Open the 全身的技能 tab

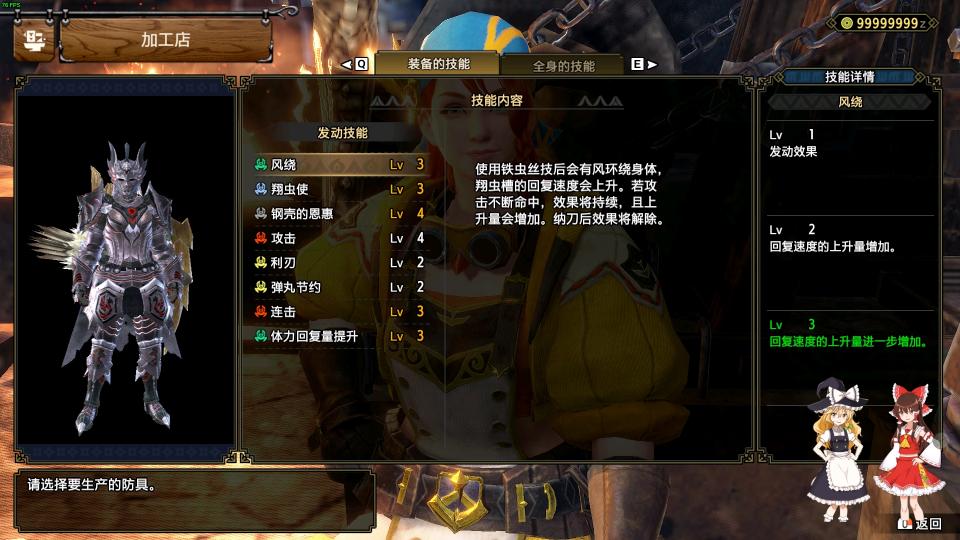tap(563, 66)
